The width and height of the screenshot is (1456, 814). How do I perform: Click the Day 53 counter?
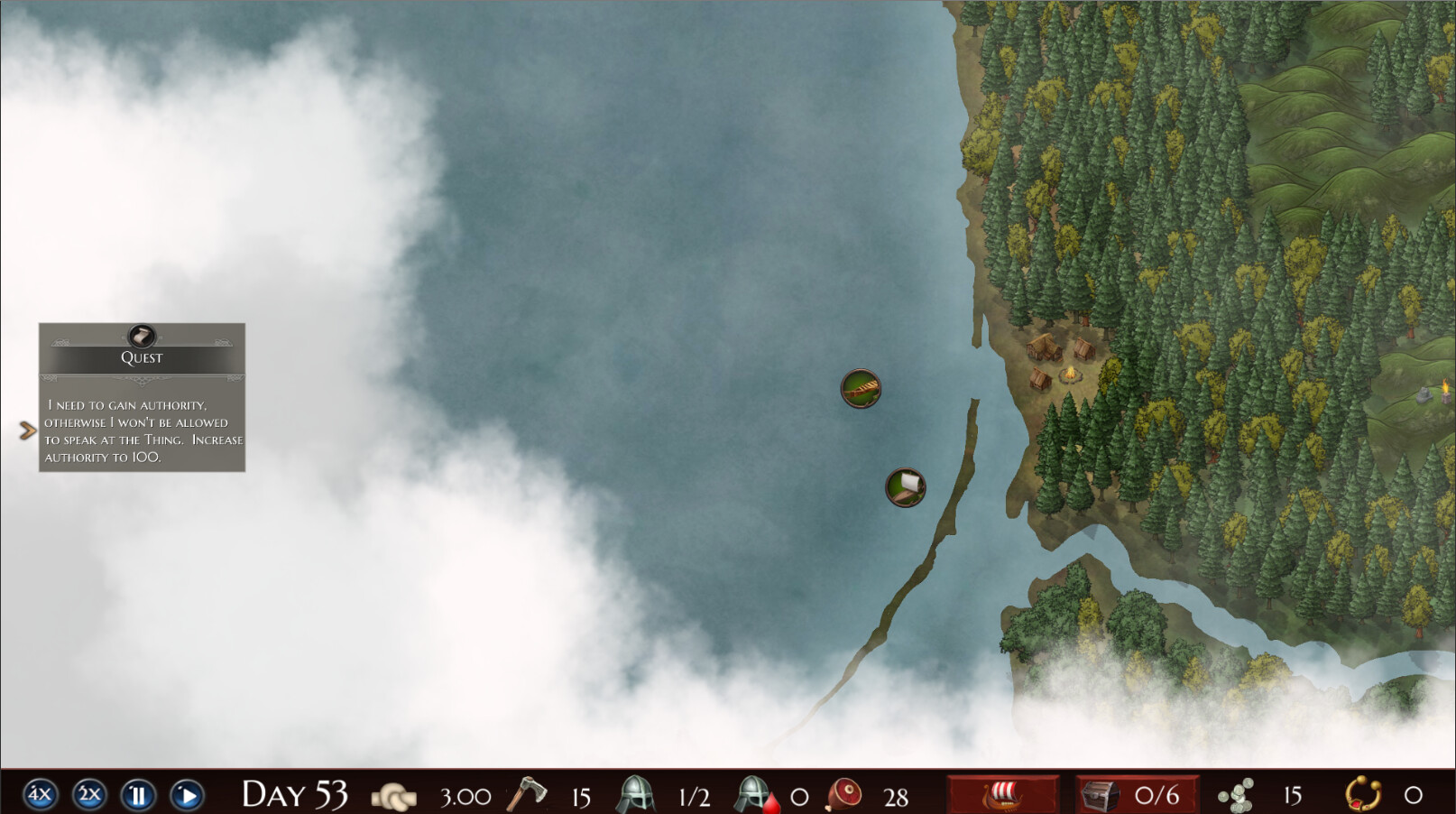pos(294,795)
